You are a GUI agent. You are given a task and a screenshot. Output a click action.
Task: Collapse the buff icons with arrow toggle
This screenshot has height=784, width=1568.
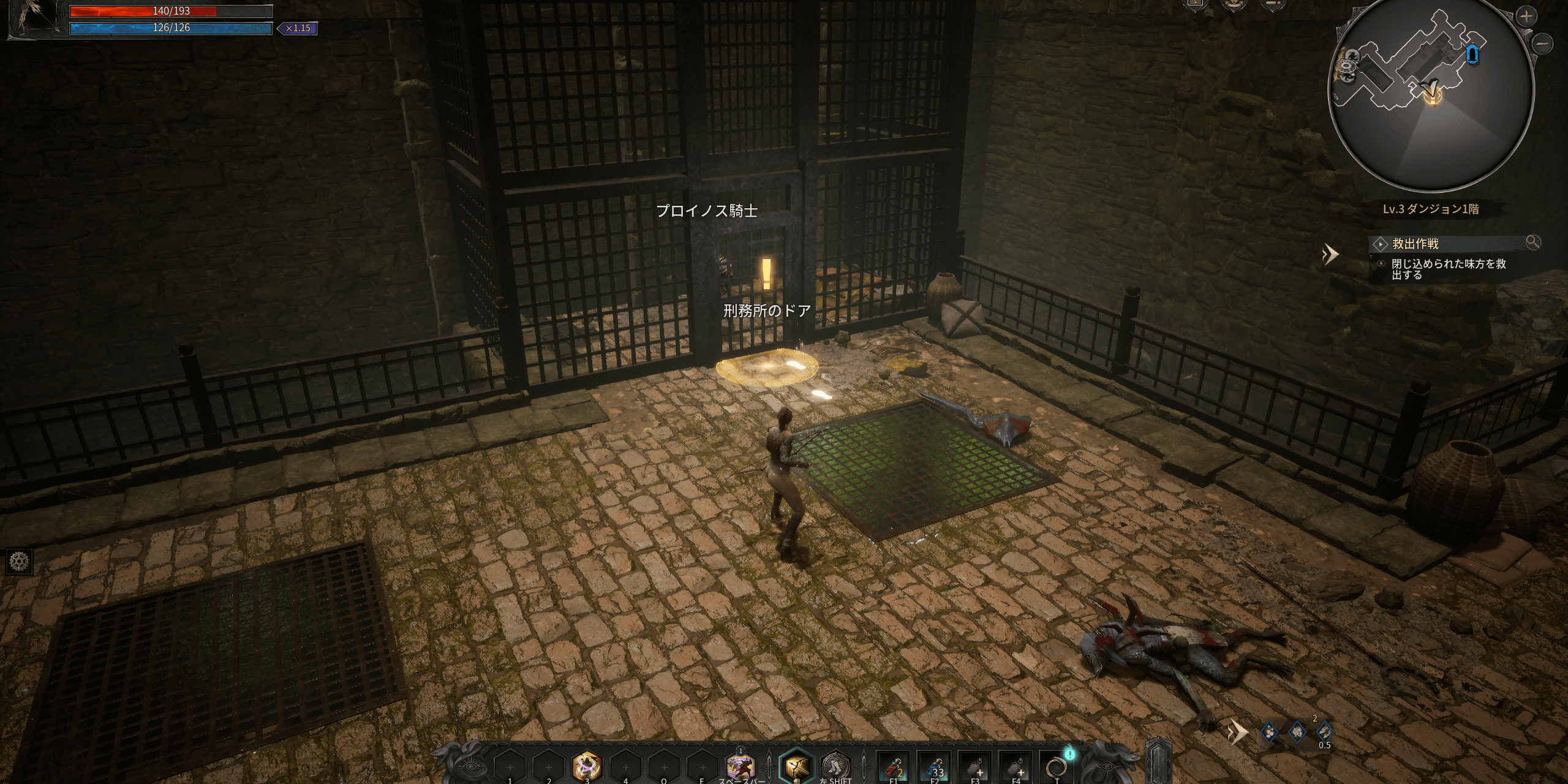(1237, 731)
